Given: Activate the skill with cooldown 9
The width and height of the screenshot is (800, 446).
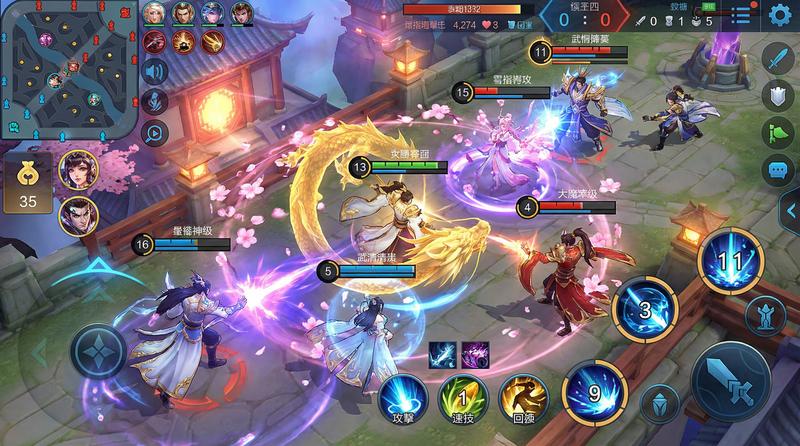Looking at the screenshot, I should (594, 390).
